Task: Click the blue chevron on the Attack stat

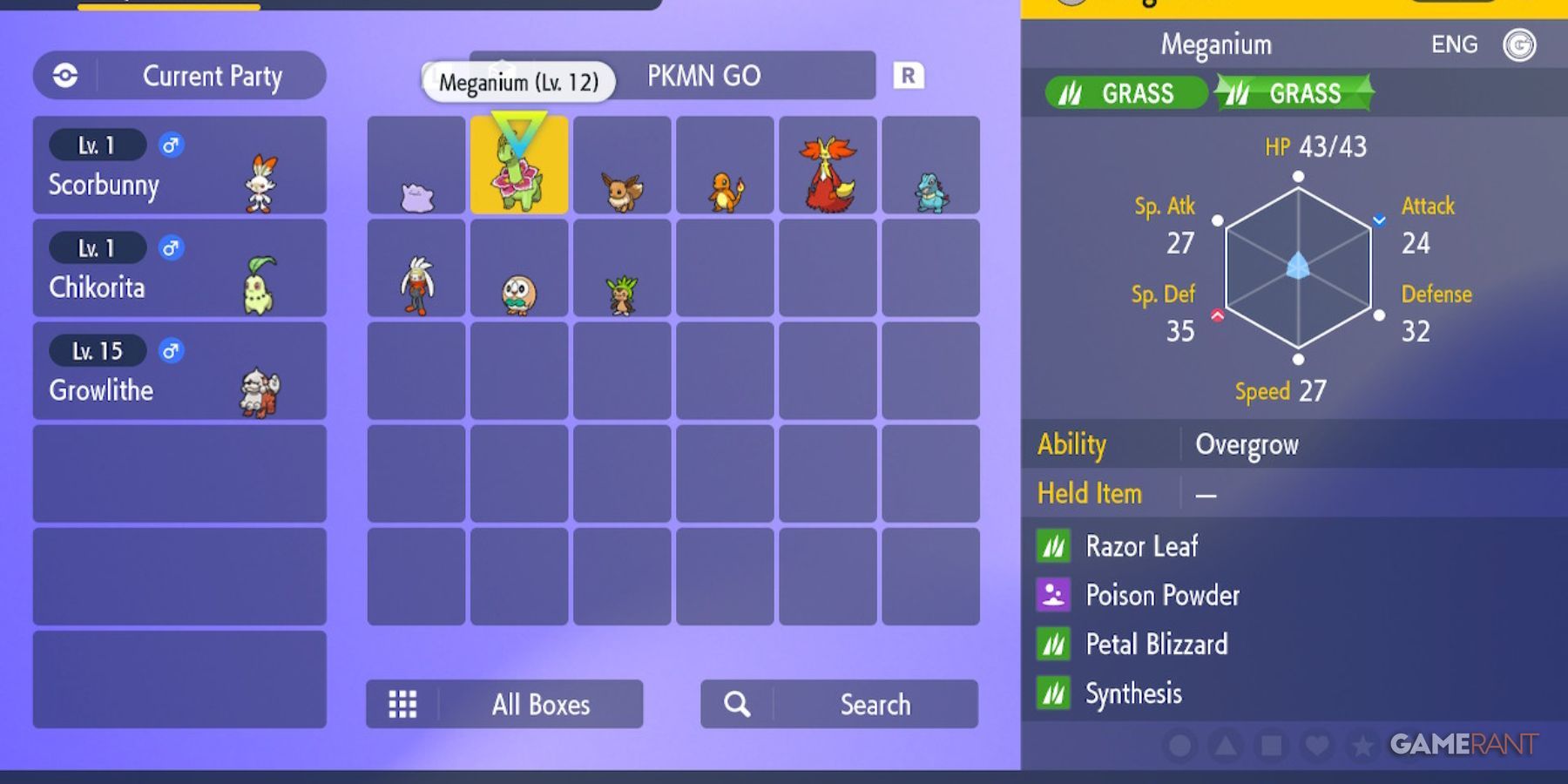Action: pos(1379,220)
